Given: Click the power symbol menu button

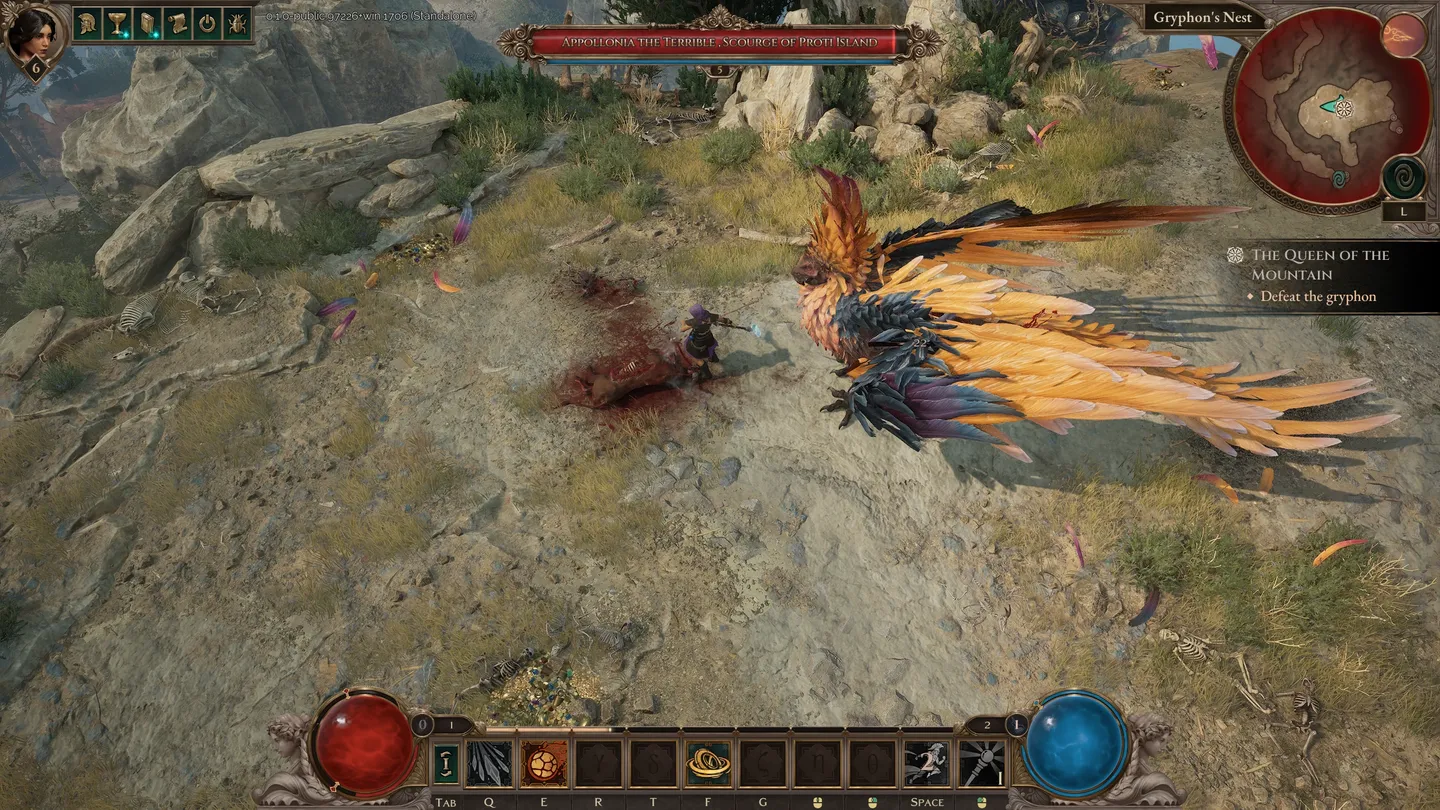Looking at the screenshot, I should click(x=208, y=23).
